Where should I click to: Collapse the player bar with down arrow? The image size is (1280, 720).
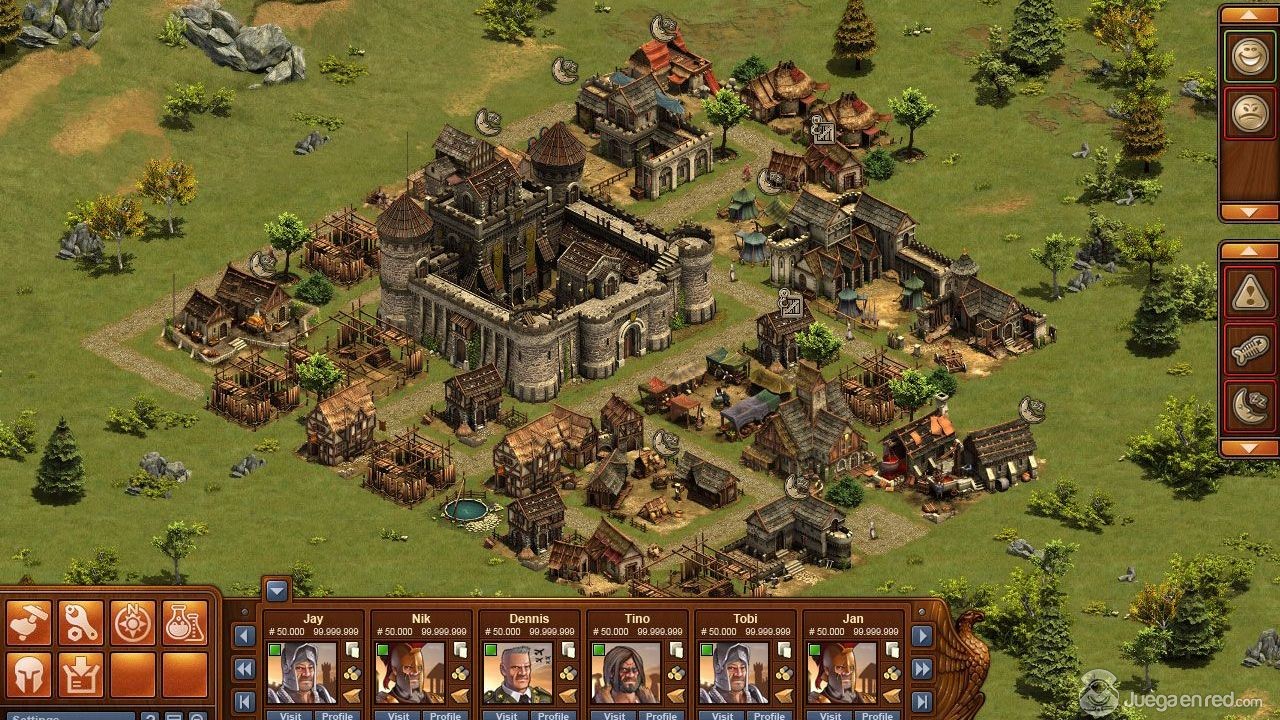pos(277,590)
